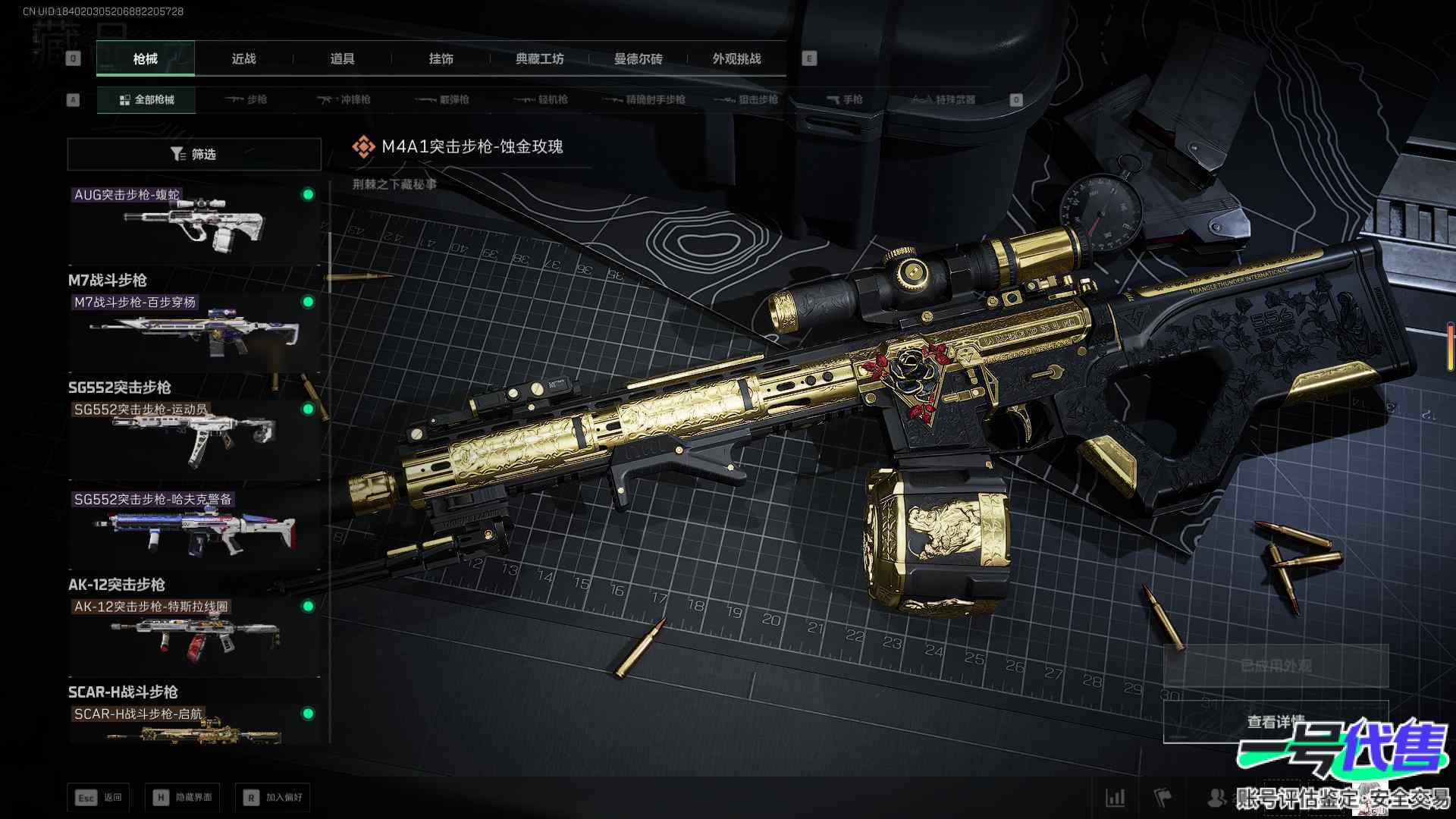1456x819 pixels.
Task: Click the 查看详情 view details button
Action: point(1276,721)
